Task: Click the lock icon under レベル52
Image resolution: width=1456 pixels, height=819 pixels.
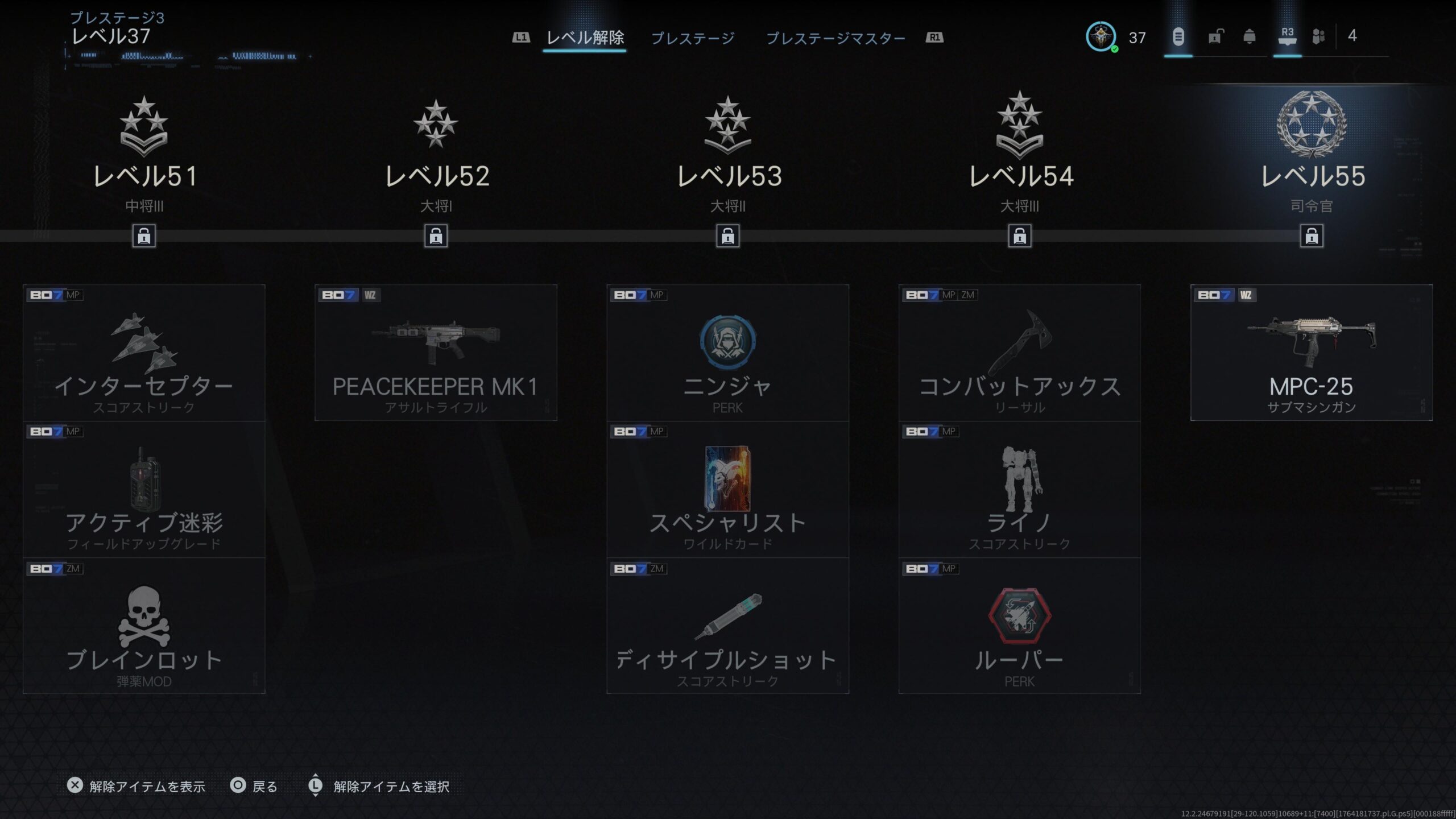Action: tap(436, 235)
